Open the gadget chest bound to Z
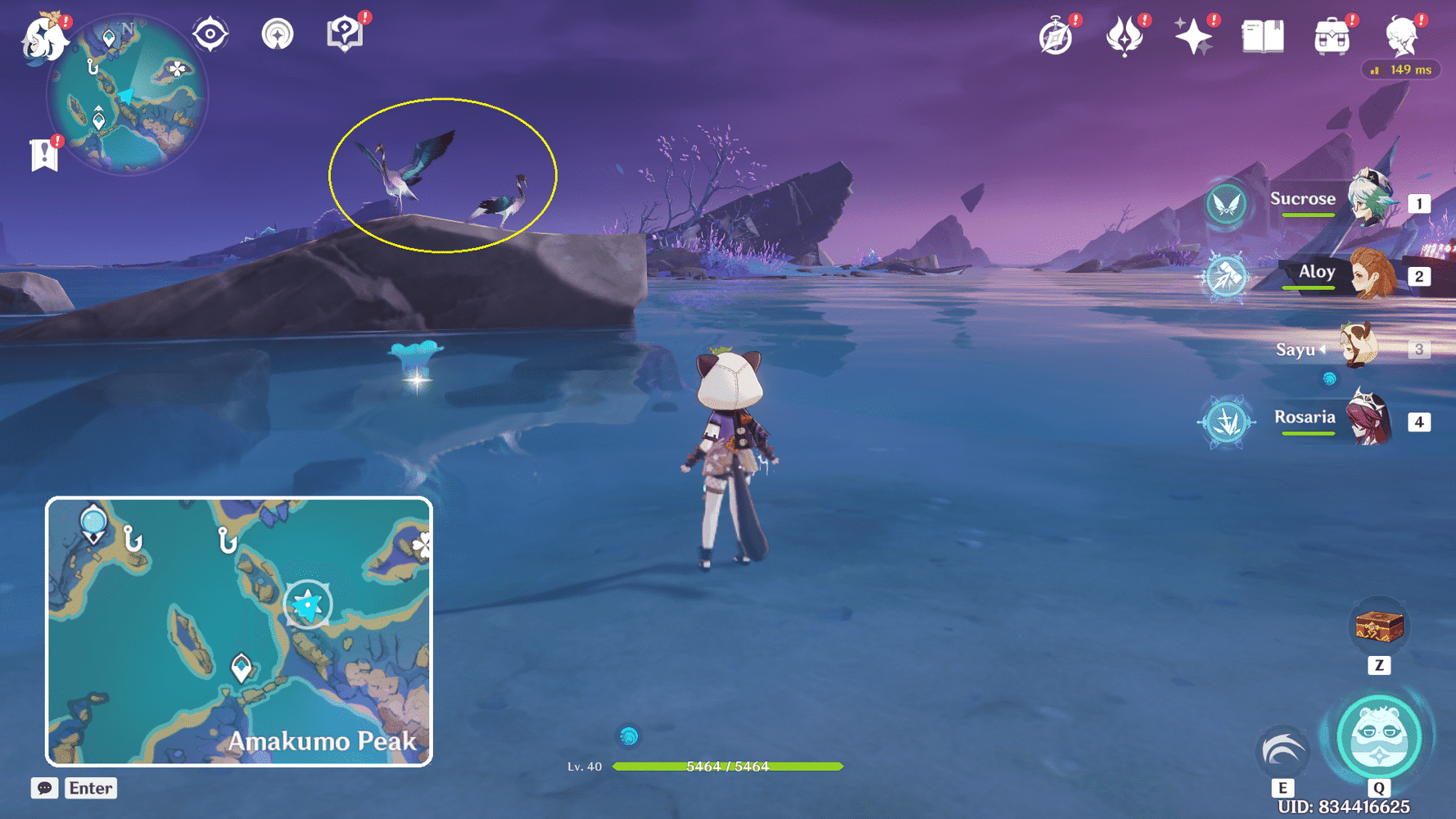 1381,626
